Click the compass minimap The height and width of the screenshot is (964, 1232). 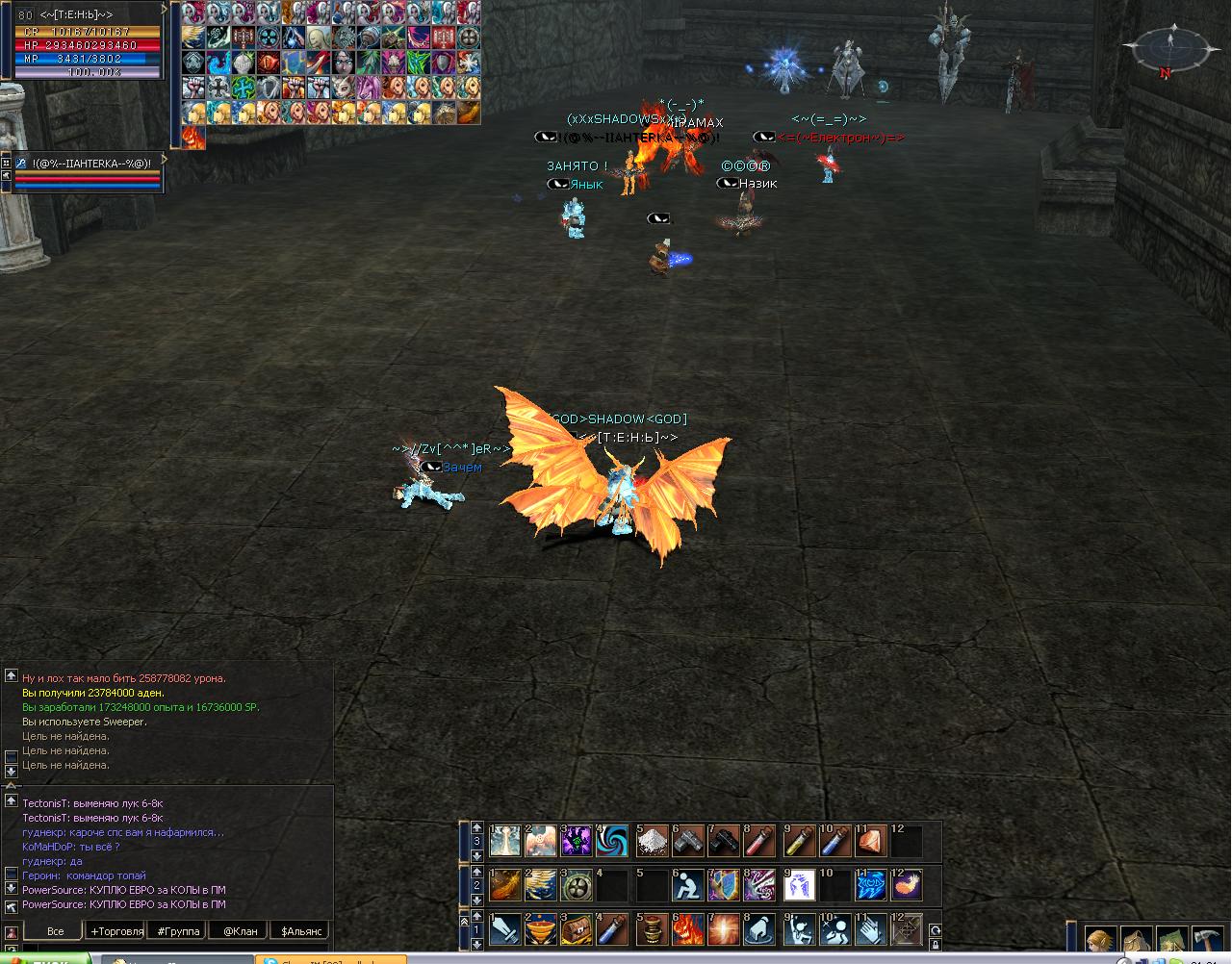point(1170,48)
